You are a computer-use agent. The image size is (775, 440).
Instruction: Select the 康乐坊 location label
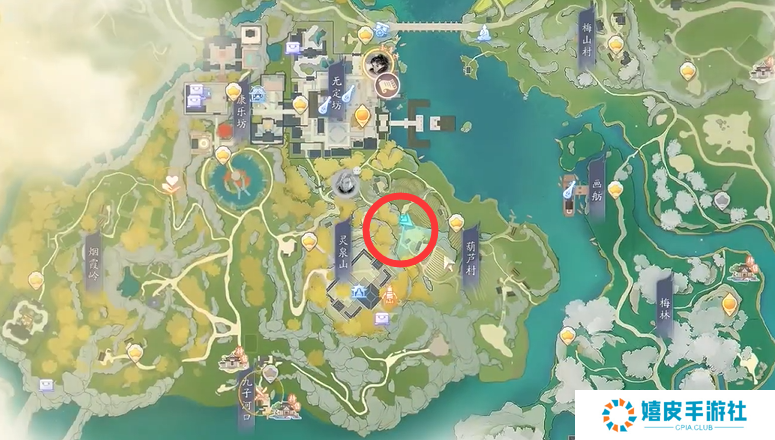coord(240,118)
